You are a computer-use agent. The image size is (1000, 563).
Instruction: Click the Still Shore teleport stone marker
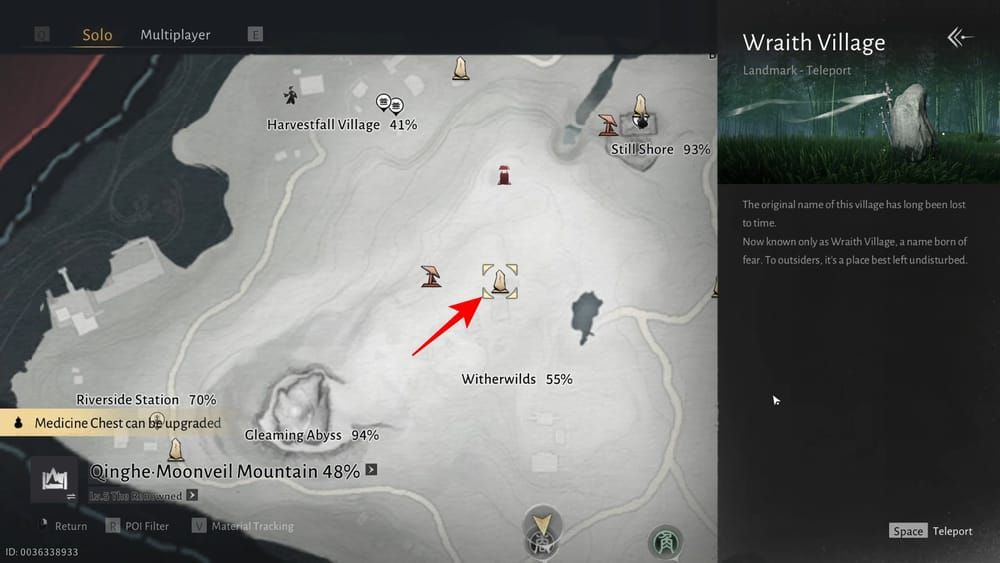[x=641, y=112]
